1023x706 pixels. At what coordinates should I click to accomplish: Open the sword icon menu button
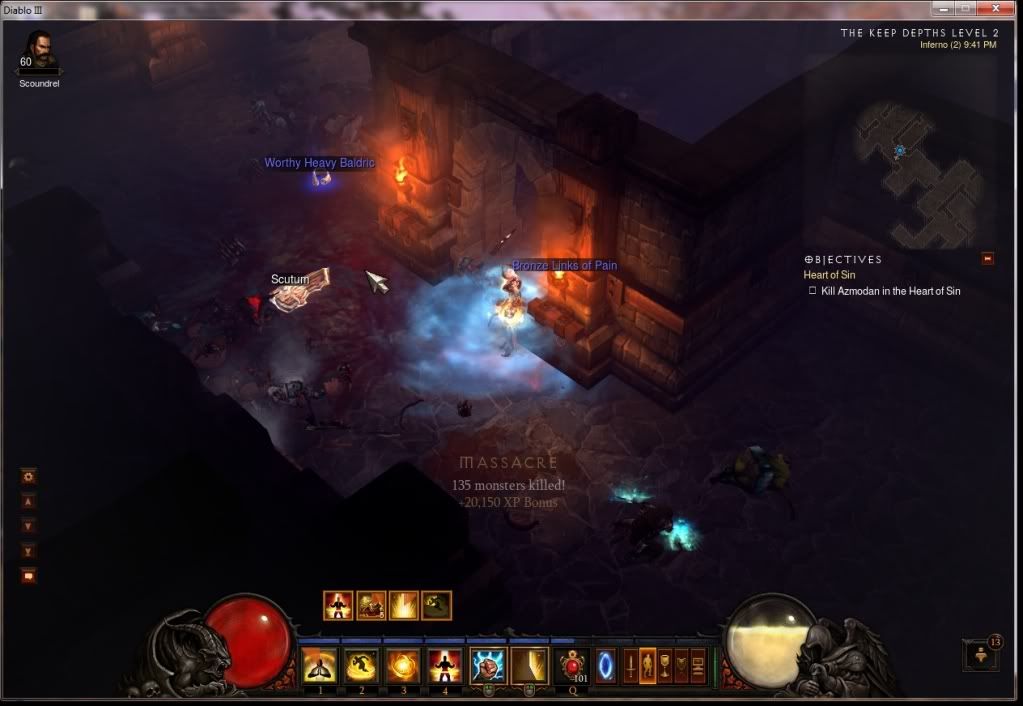point(631,665)
